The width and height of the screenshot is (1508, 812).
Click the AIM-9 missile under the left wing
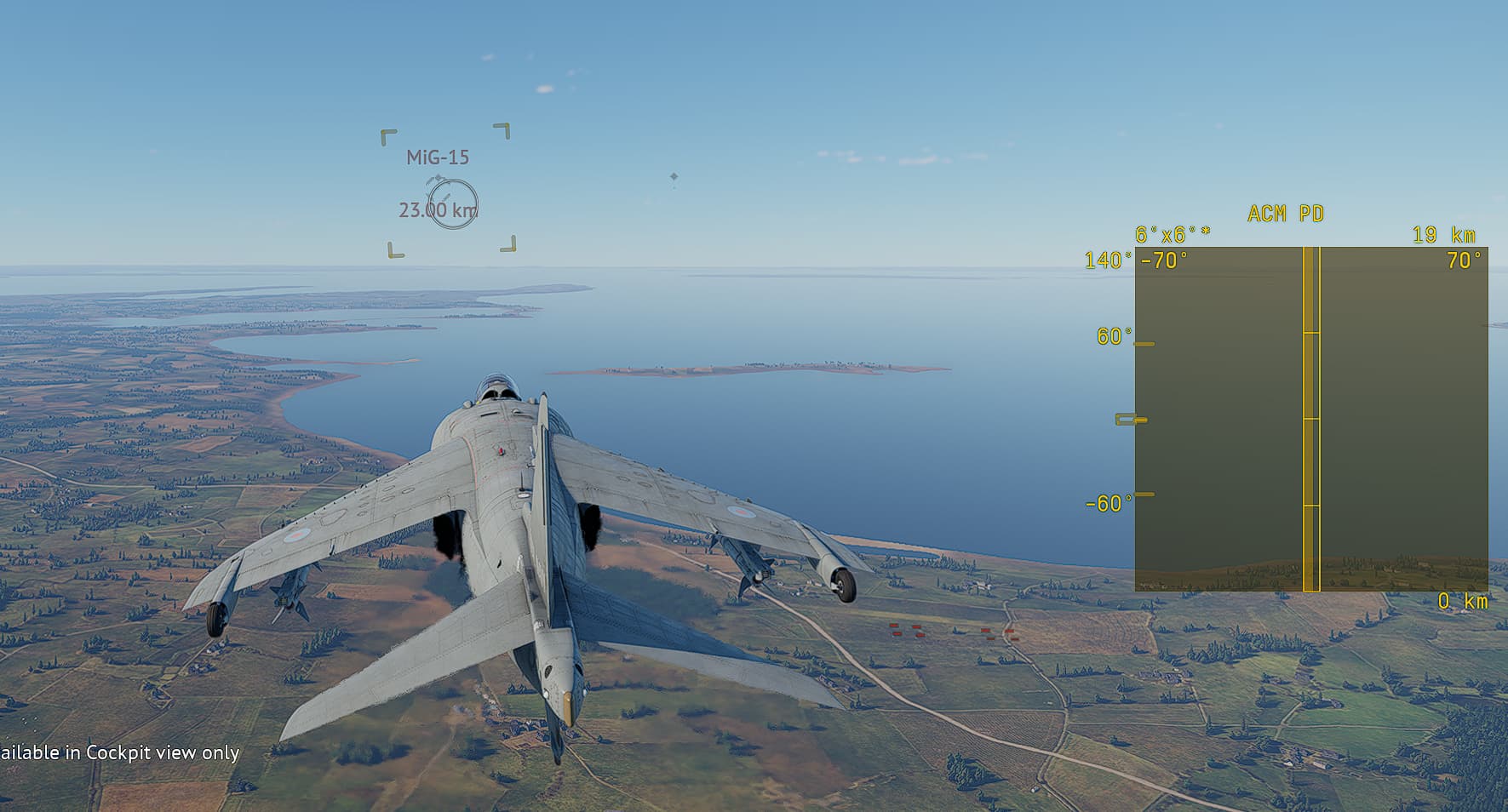[290, 592]
